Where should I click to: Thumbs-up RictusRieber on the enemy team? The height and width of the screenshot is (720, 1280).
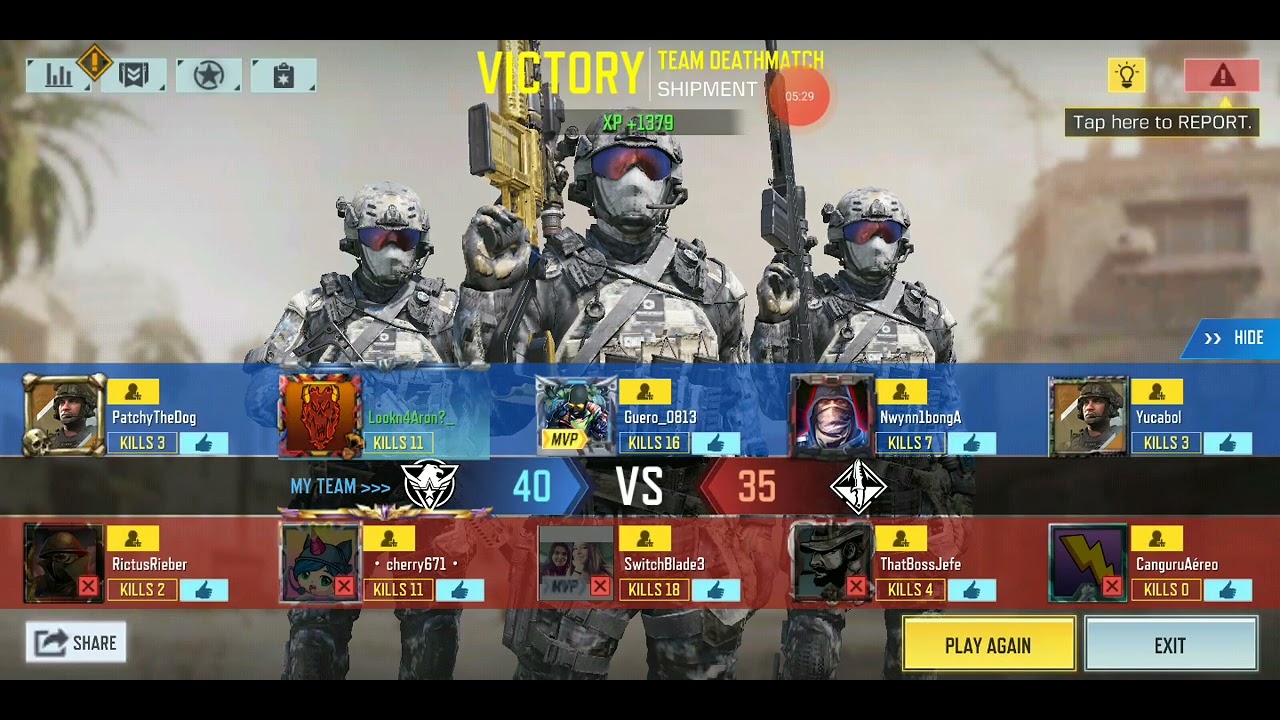coord(204,590)
